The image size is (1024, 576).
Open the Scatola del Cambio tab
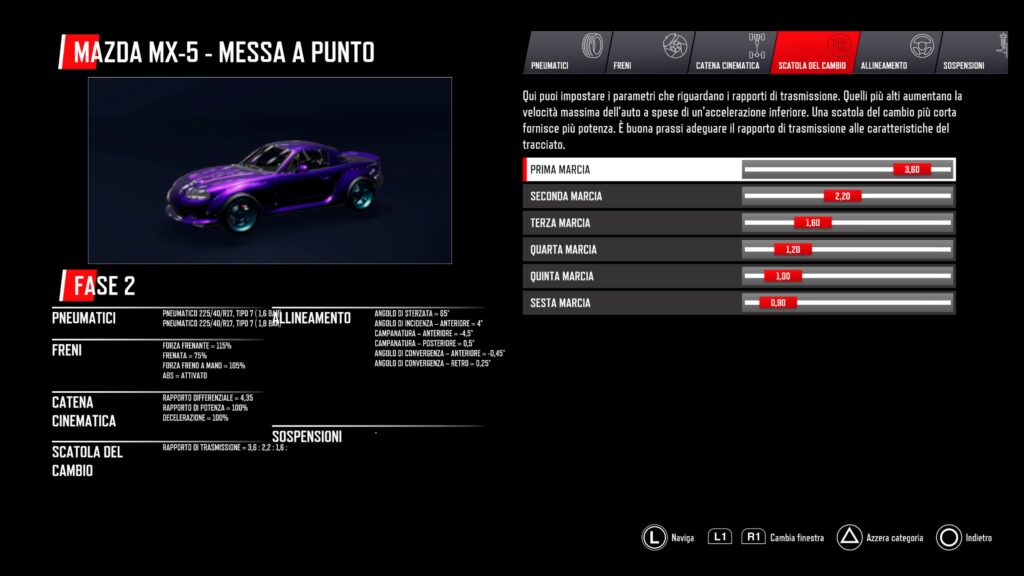pos(812,53)
